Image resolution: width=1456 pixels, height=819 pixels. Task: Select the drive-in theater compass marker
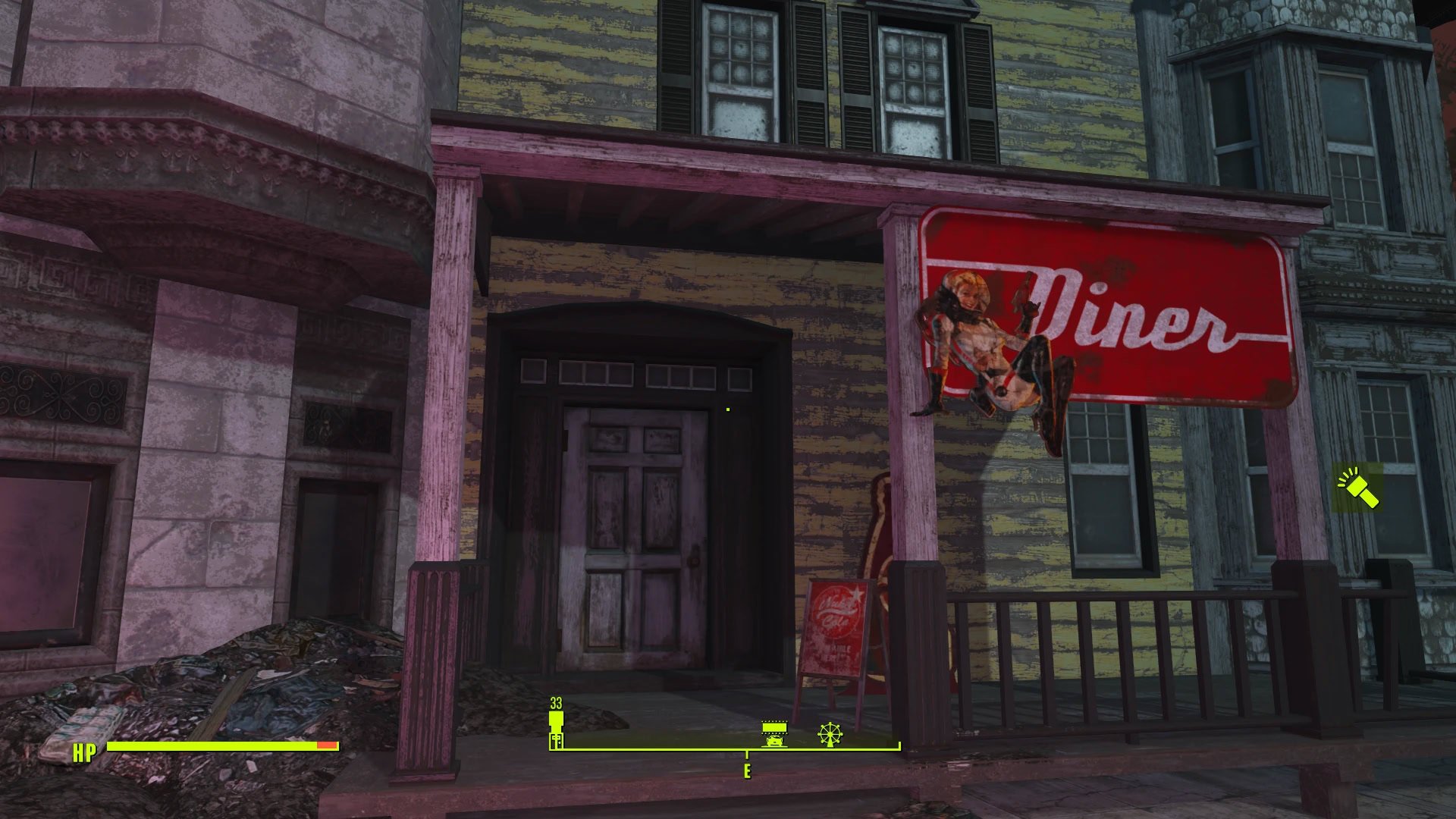774,733
